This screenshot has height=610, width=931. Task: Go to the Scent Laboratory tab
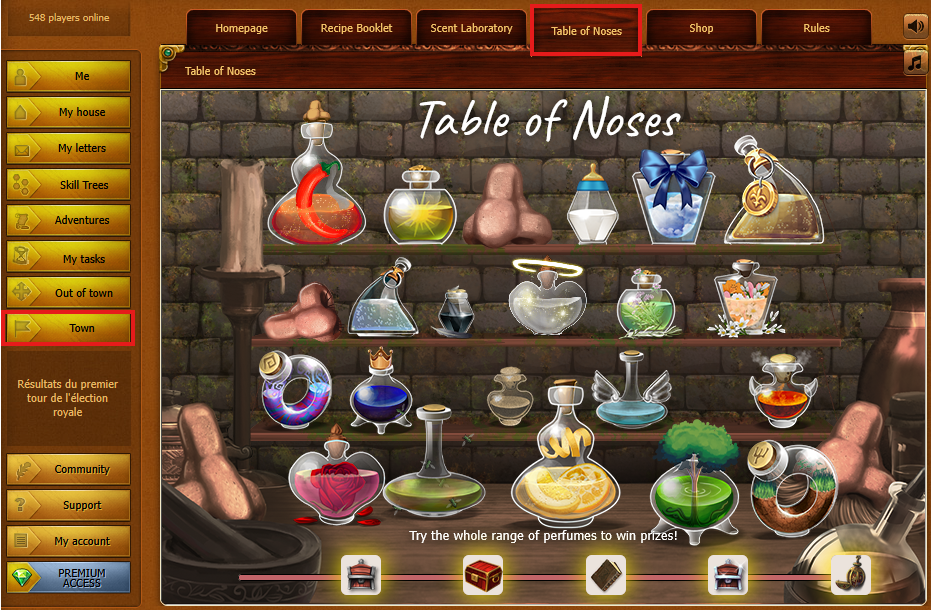click(x=471, y=28)
